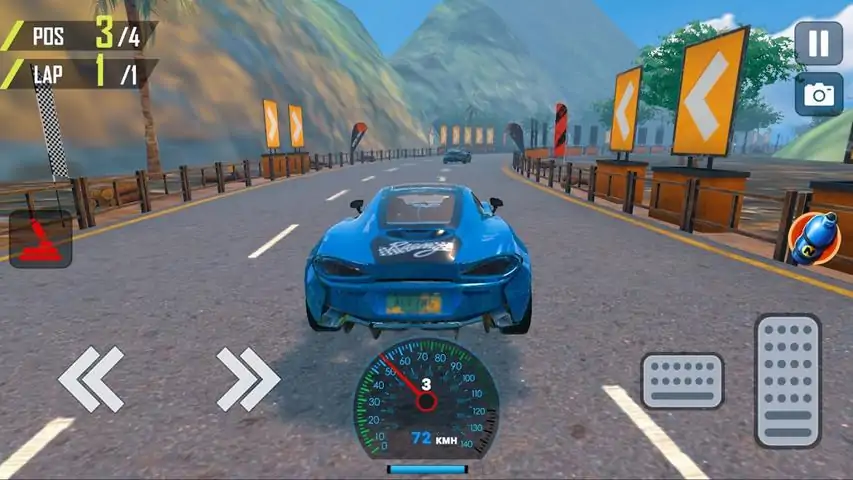Activate the nitro boost bottle
Image resolution: width=853 pixels, height=480 pixels.
[812, 239]
